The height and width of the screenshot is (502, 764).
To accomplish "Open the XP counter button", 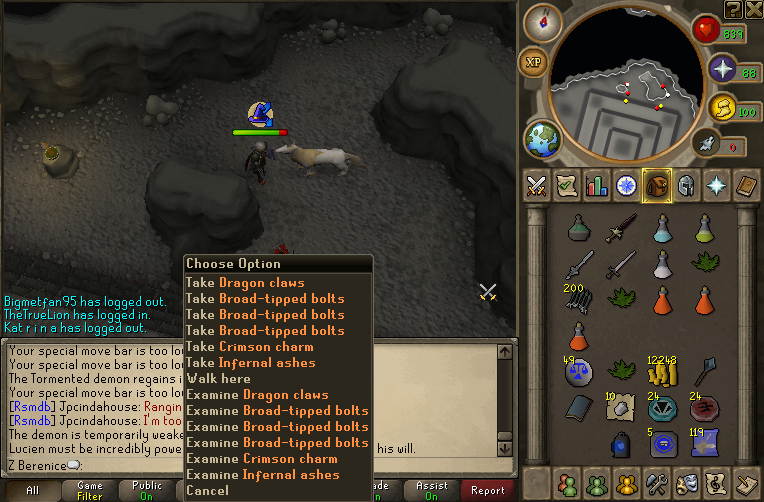I will [x=532, y=62].
